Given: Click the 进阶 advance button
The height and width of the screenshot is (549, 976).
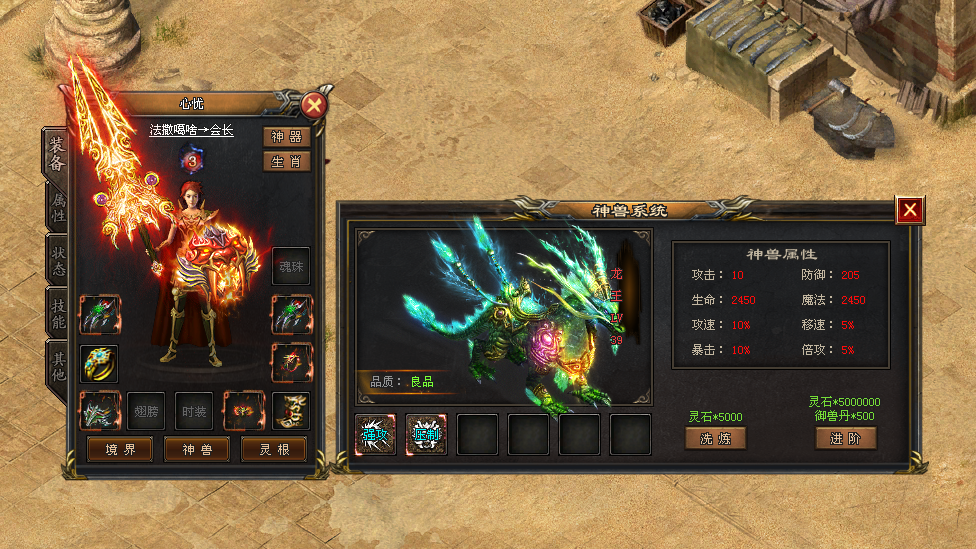Looking at the screenshot, I should point(846,438).
